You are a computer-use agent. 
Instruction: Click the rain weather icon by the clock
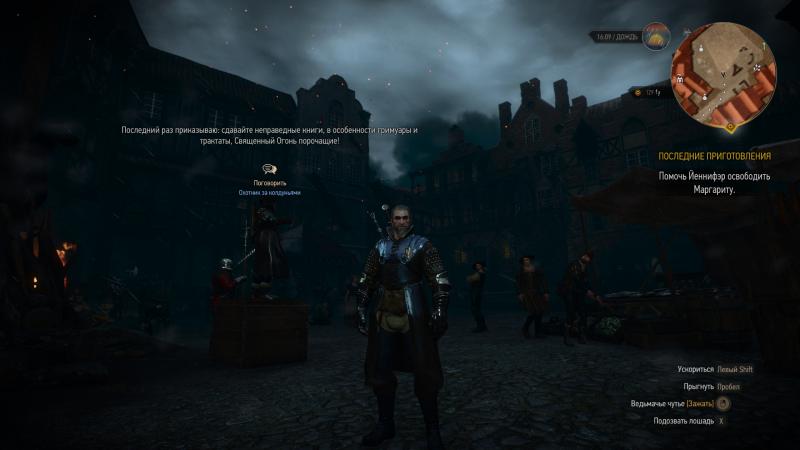tap(656, 37)
